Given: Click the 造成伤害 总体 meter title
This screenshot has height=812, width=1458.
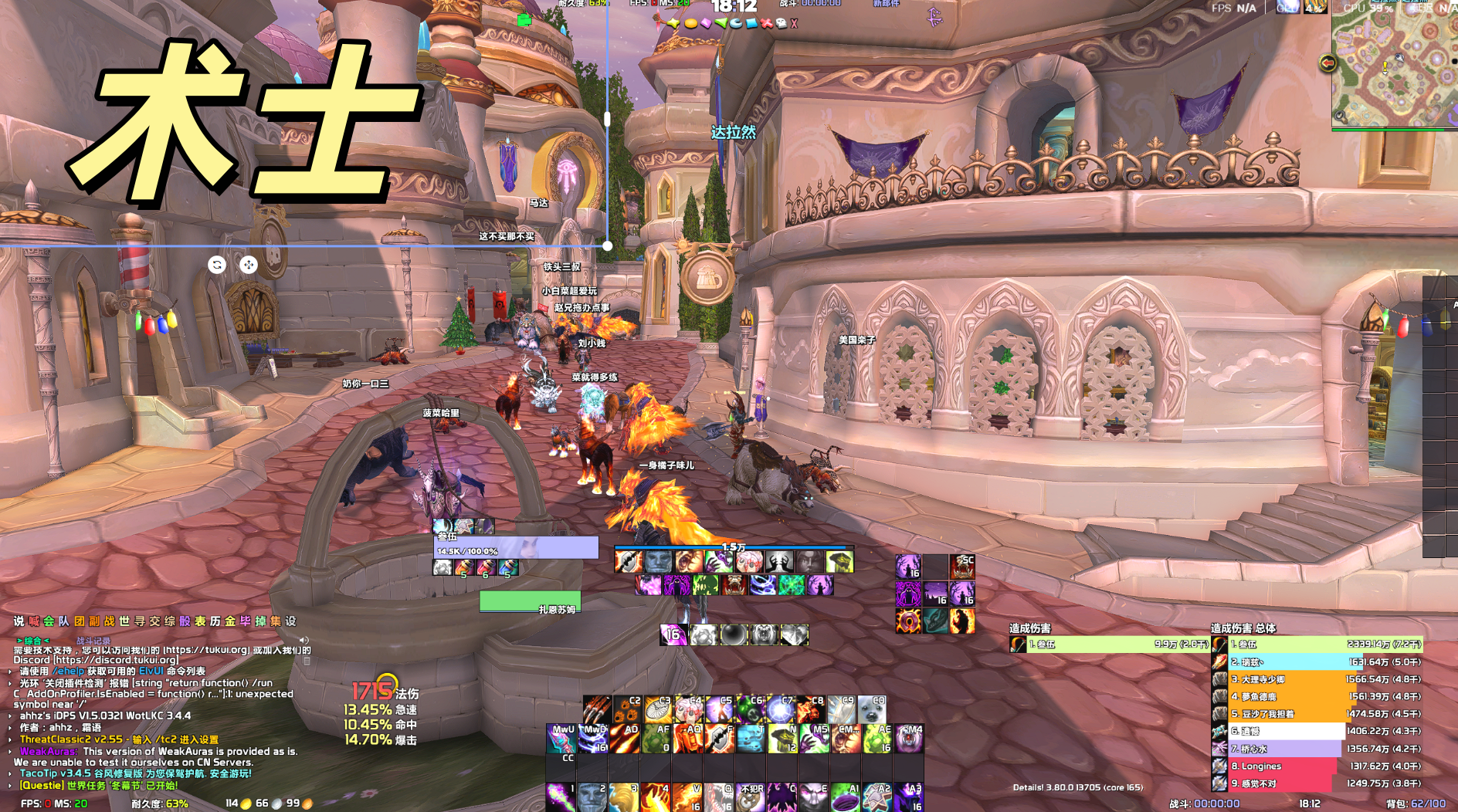Looking at the screenshot, I should coord(1243,628).
